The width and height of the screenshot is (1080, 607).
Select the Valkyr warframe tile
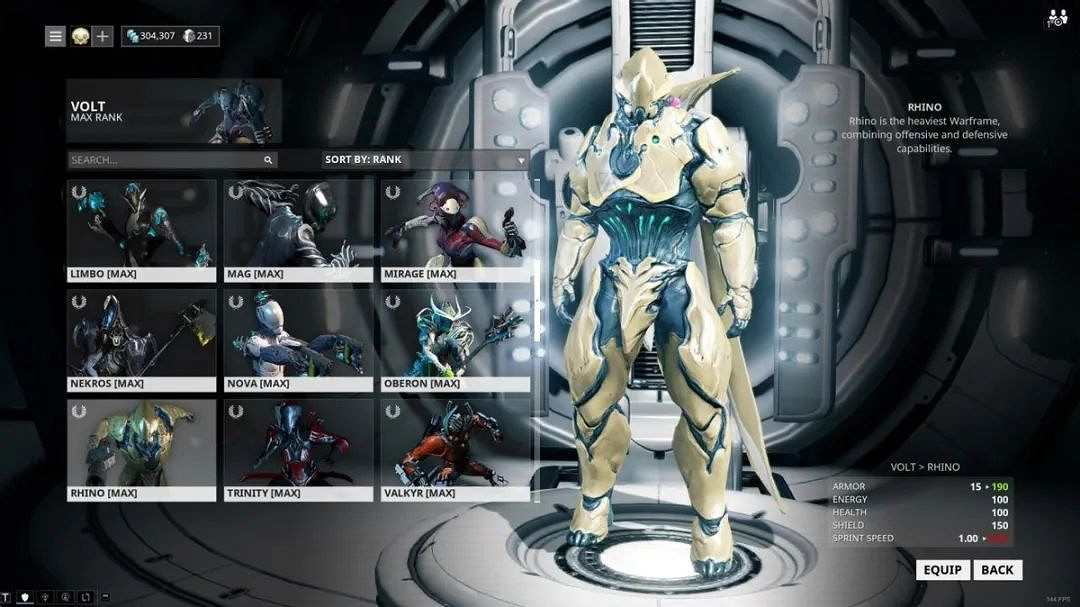click(455, 450)
